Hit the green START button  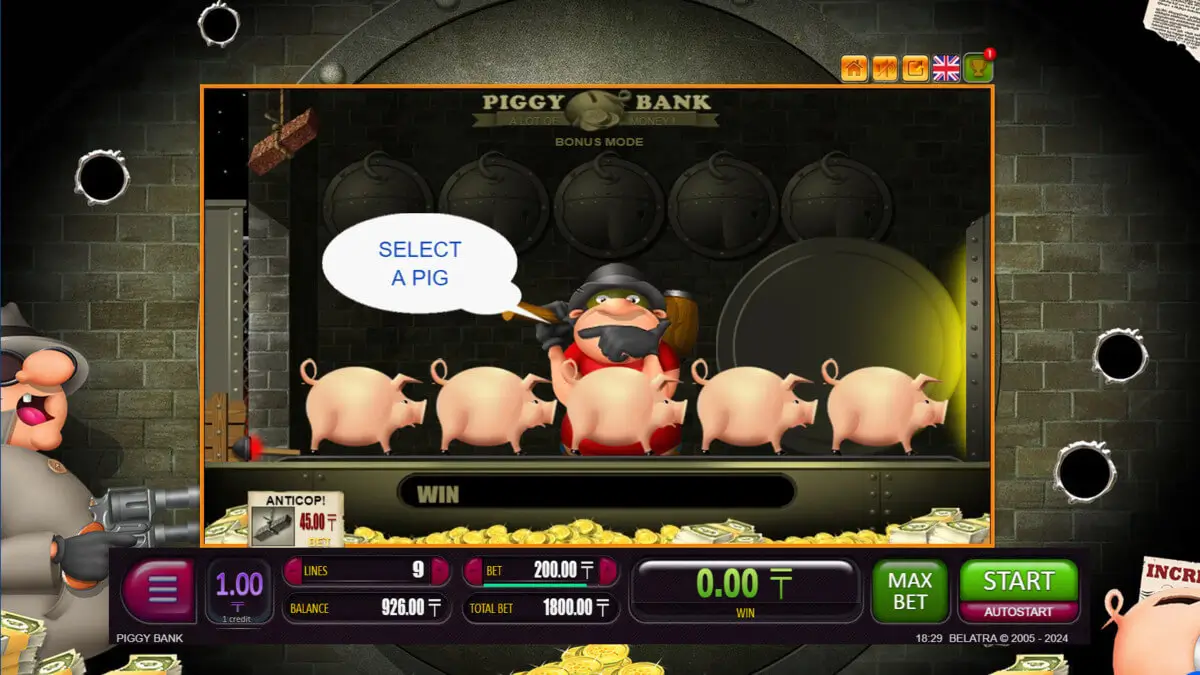coord(1018,581)
